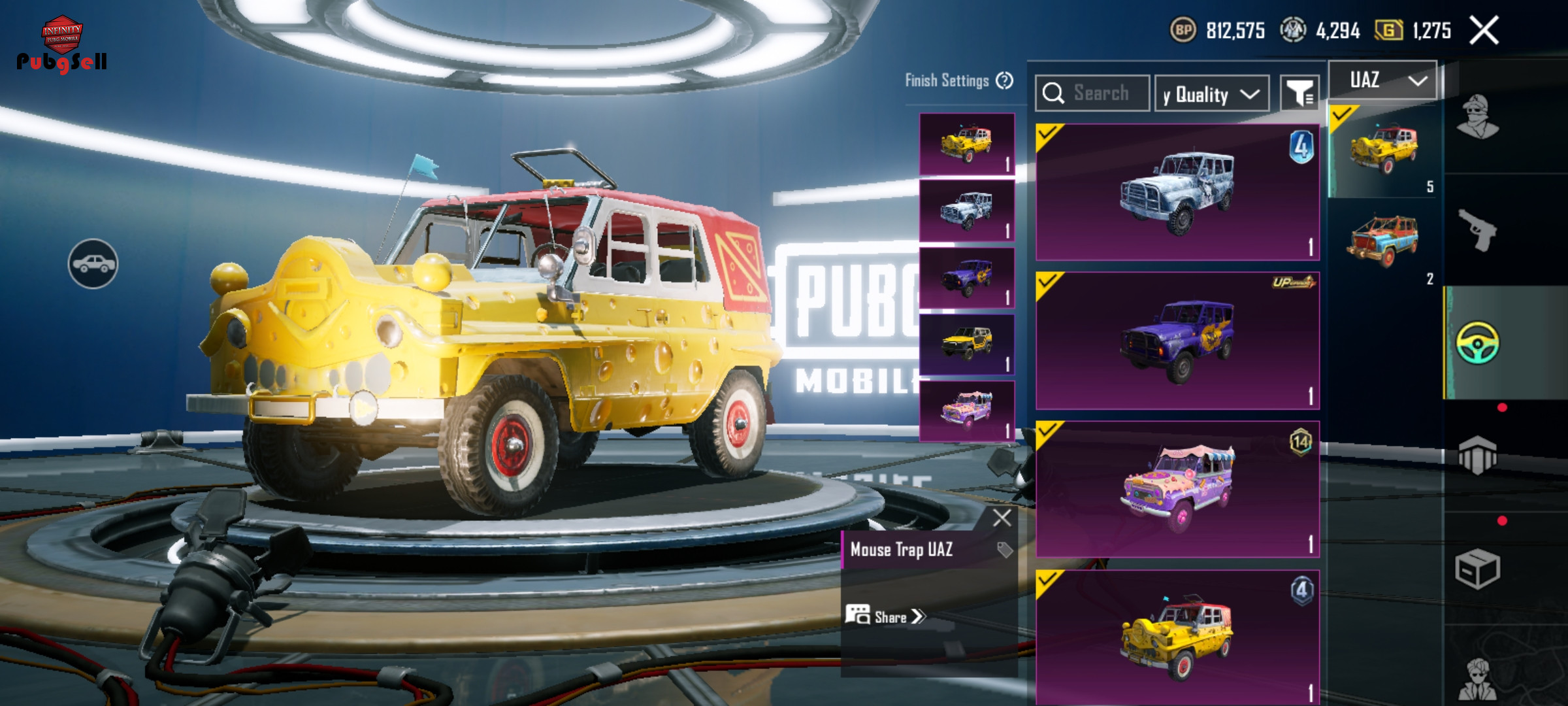Open the Quality sort dropdown
The image size is (1568, 706).
click(x=1212, y=94)
